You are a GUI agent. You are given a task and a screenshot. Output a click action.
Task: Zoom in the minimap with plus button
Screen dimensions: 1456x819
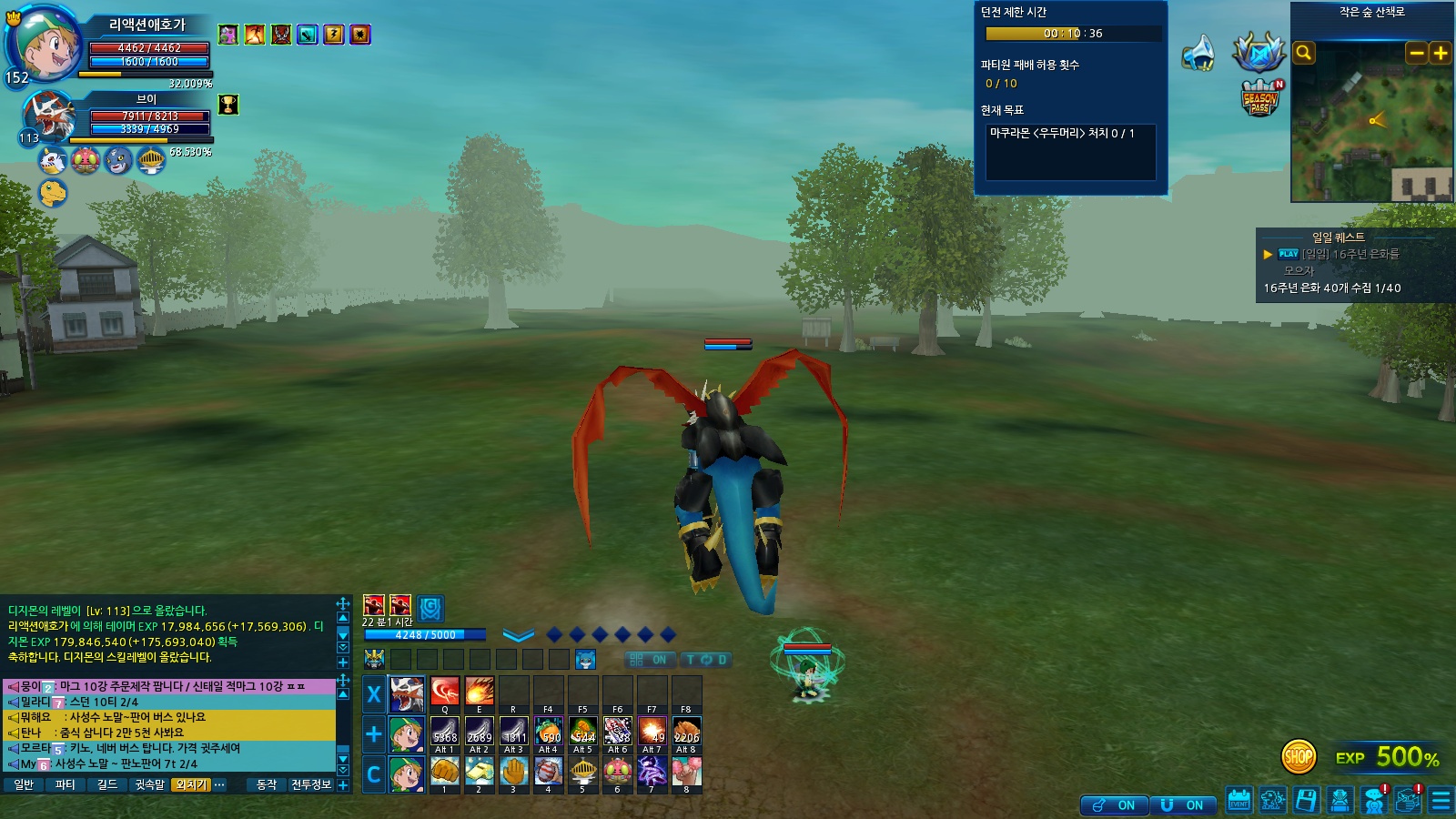click(1441, 54)
